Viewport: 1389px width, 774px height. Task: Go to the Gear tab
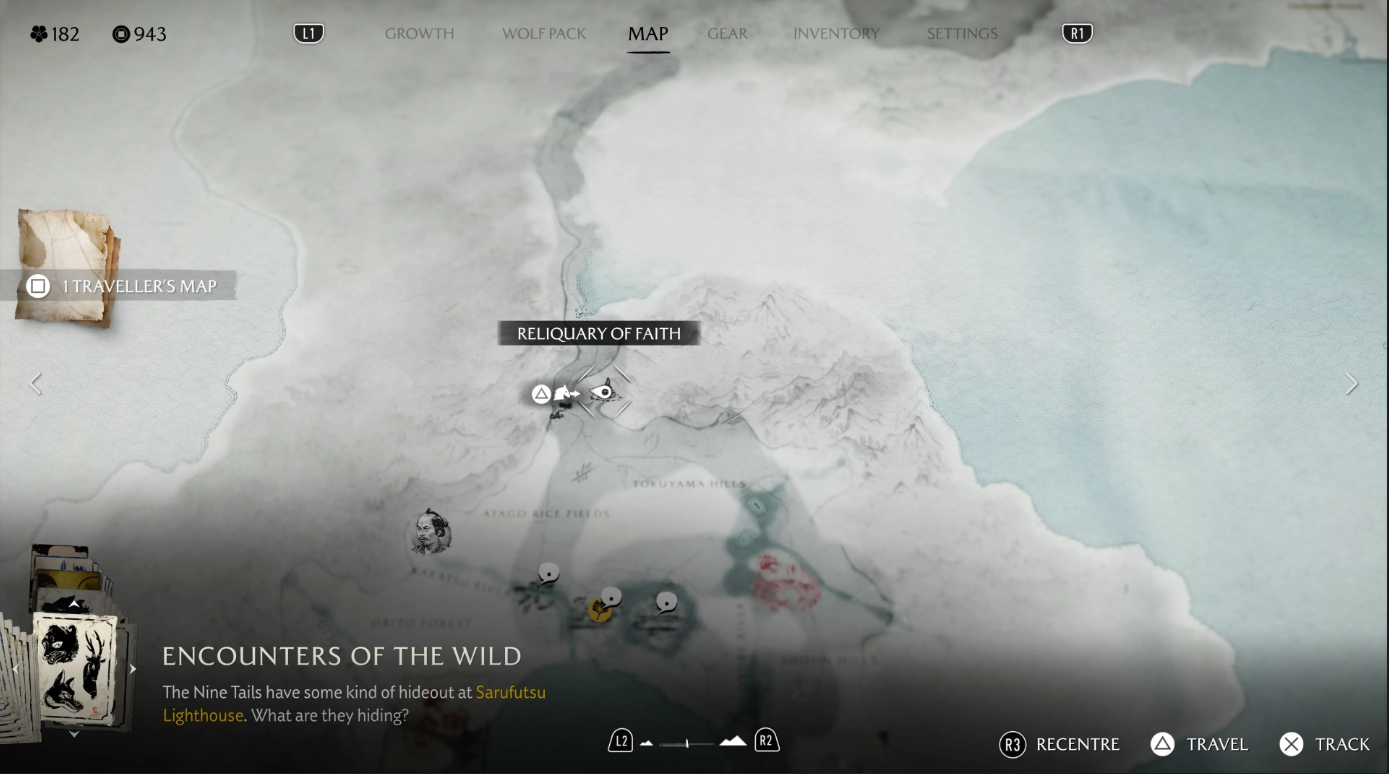click(727, 34)
